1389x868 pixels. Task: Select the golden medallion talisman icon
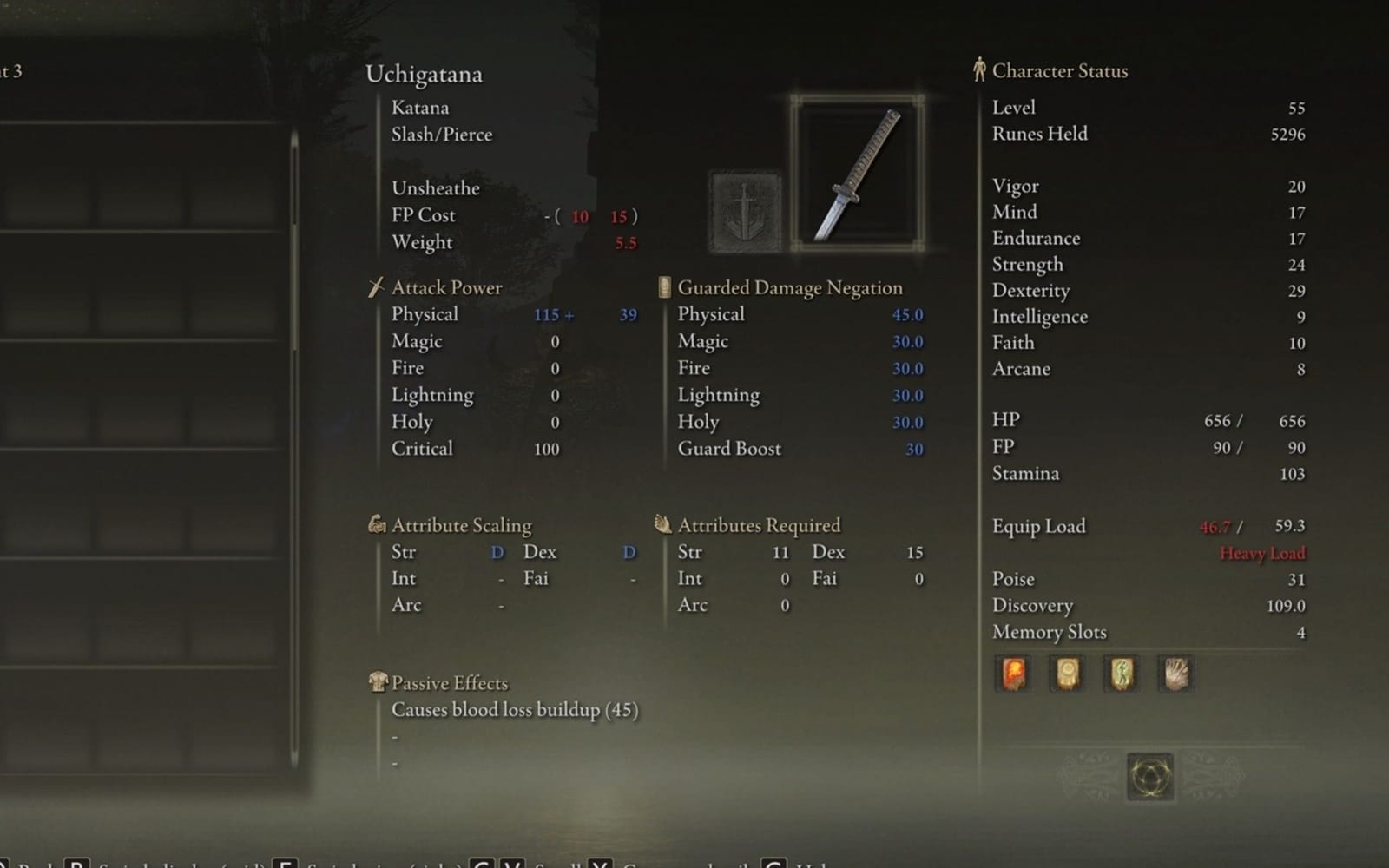click(x=1066, y=674)
